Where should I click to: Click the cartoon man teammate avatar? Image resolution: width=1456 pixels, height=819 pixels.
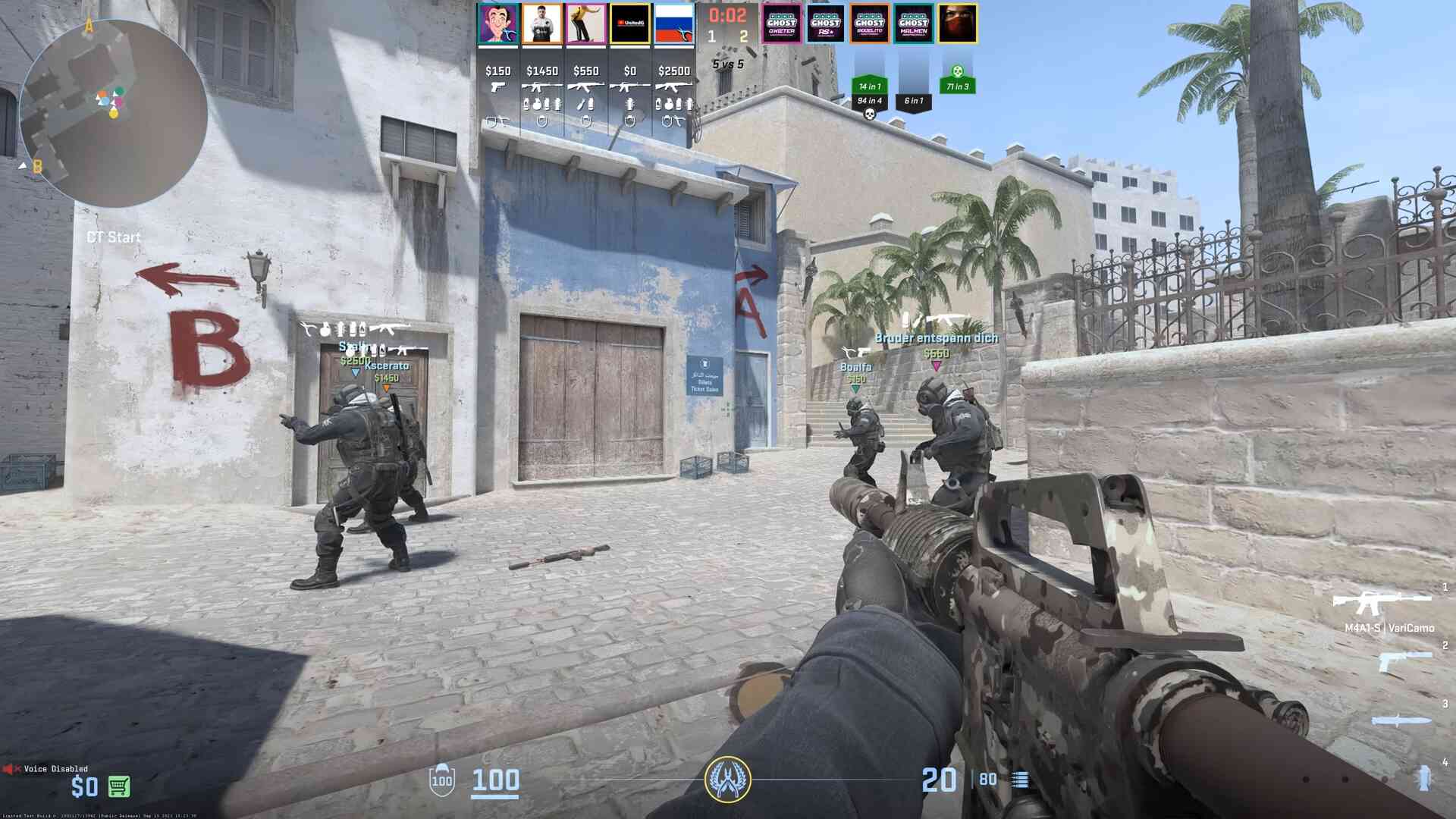(498, 24)
